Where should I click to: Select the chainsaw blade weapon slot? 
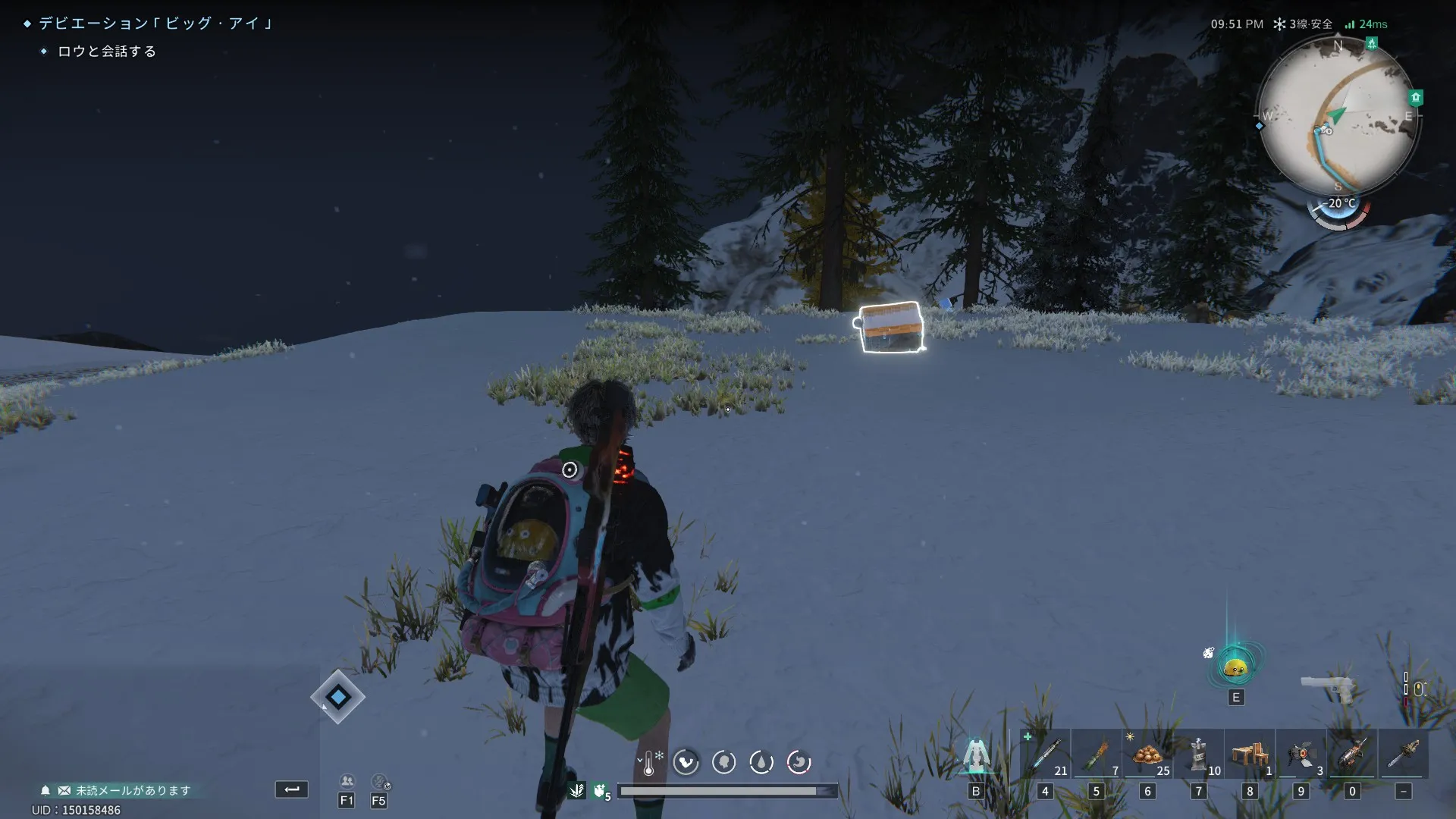[x=1404, y=755]
